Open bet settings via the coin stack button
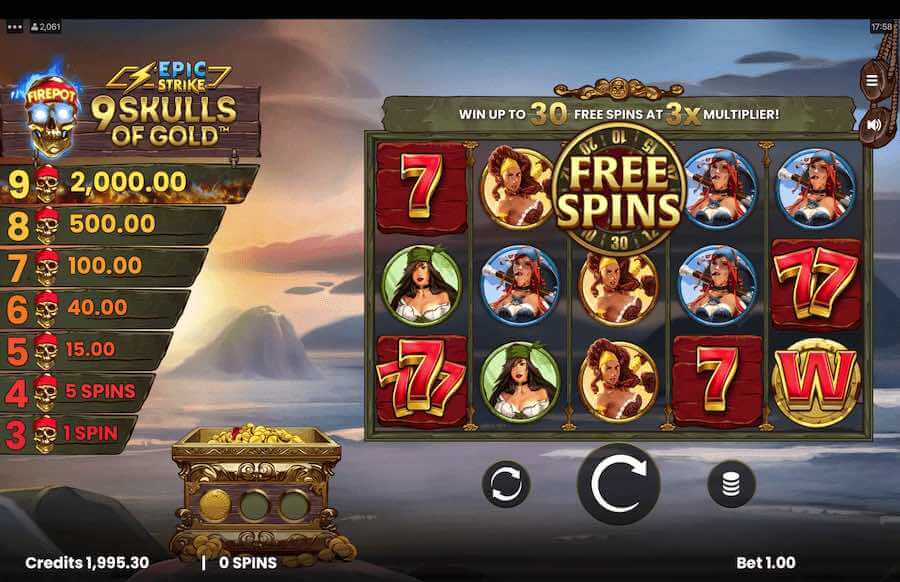Image resolution: width=900 pixels, height=582 pixels. [x=731, y=484]
